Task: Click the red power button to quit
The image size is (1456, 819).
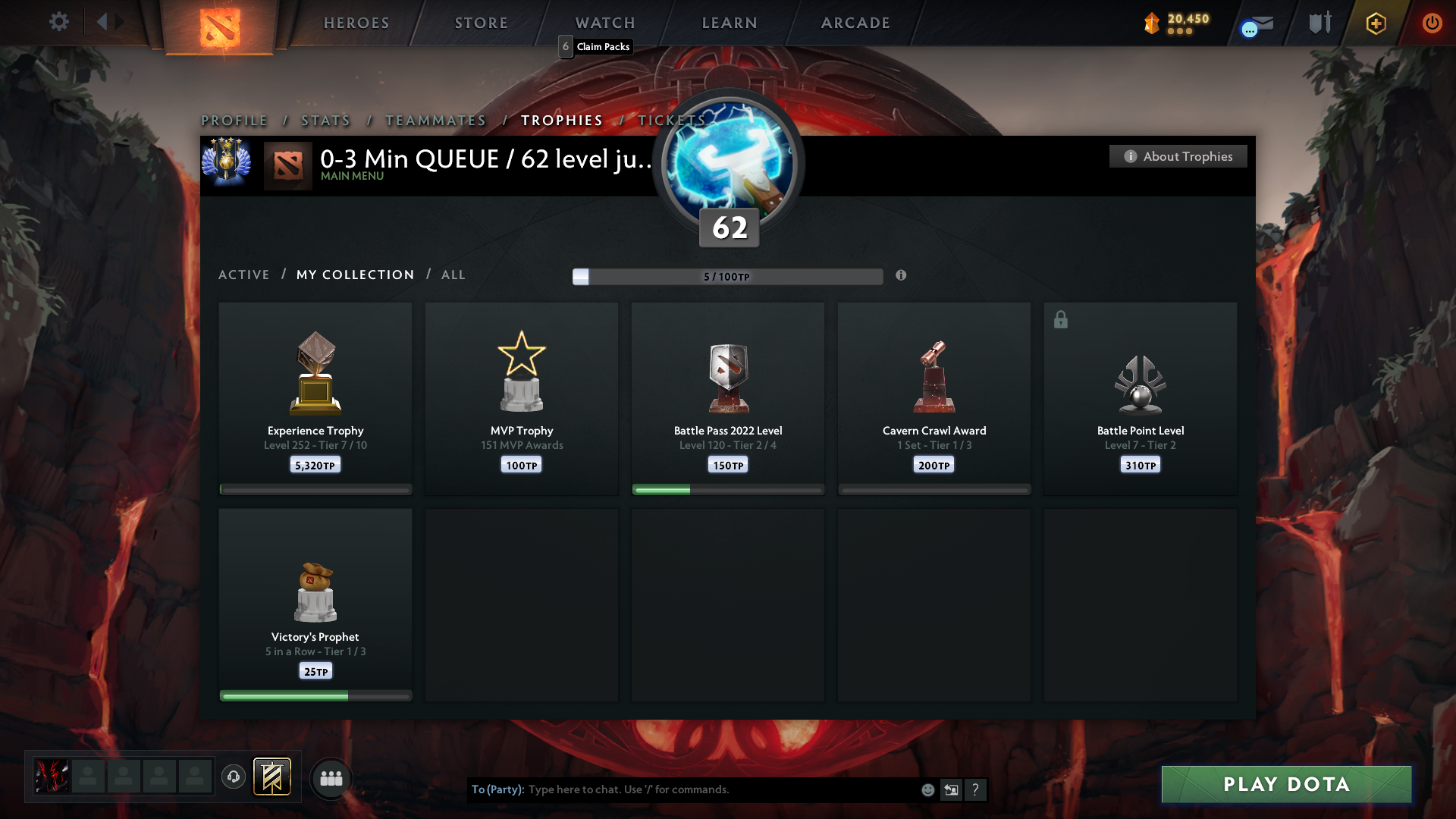Action: coord(1432,23)
